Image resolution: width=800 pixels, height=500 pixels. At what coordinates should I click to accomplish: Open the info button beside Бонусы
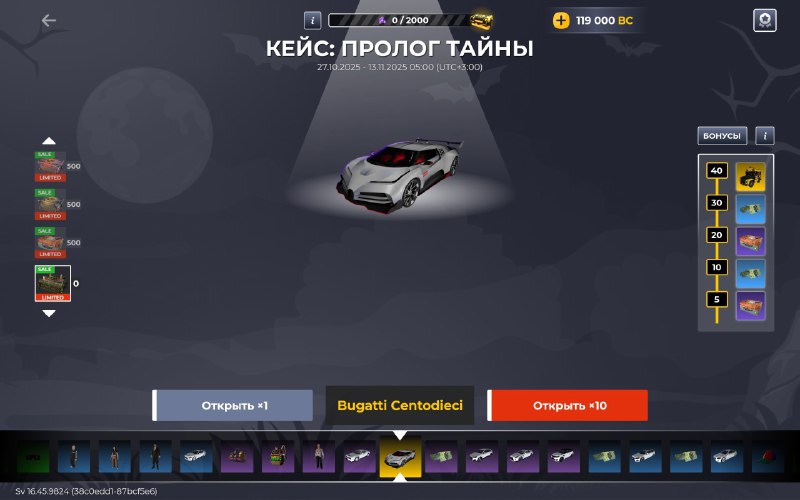pyautogui.click(x=764, y=136)
